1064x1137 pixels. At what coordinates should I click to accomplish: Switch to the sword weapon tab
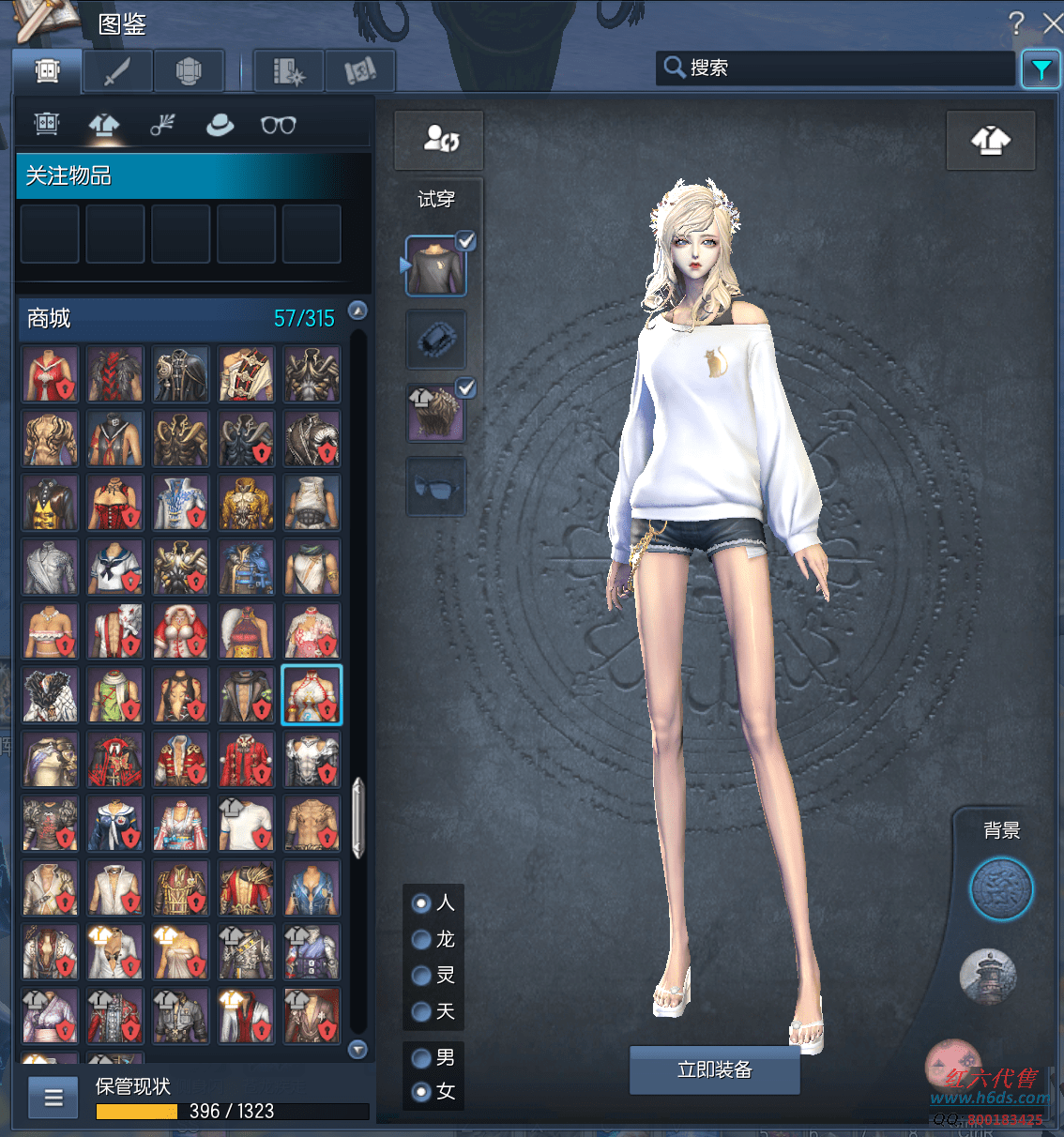click(x=117, y=70)
